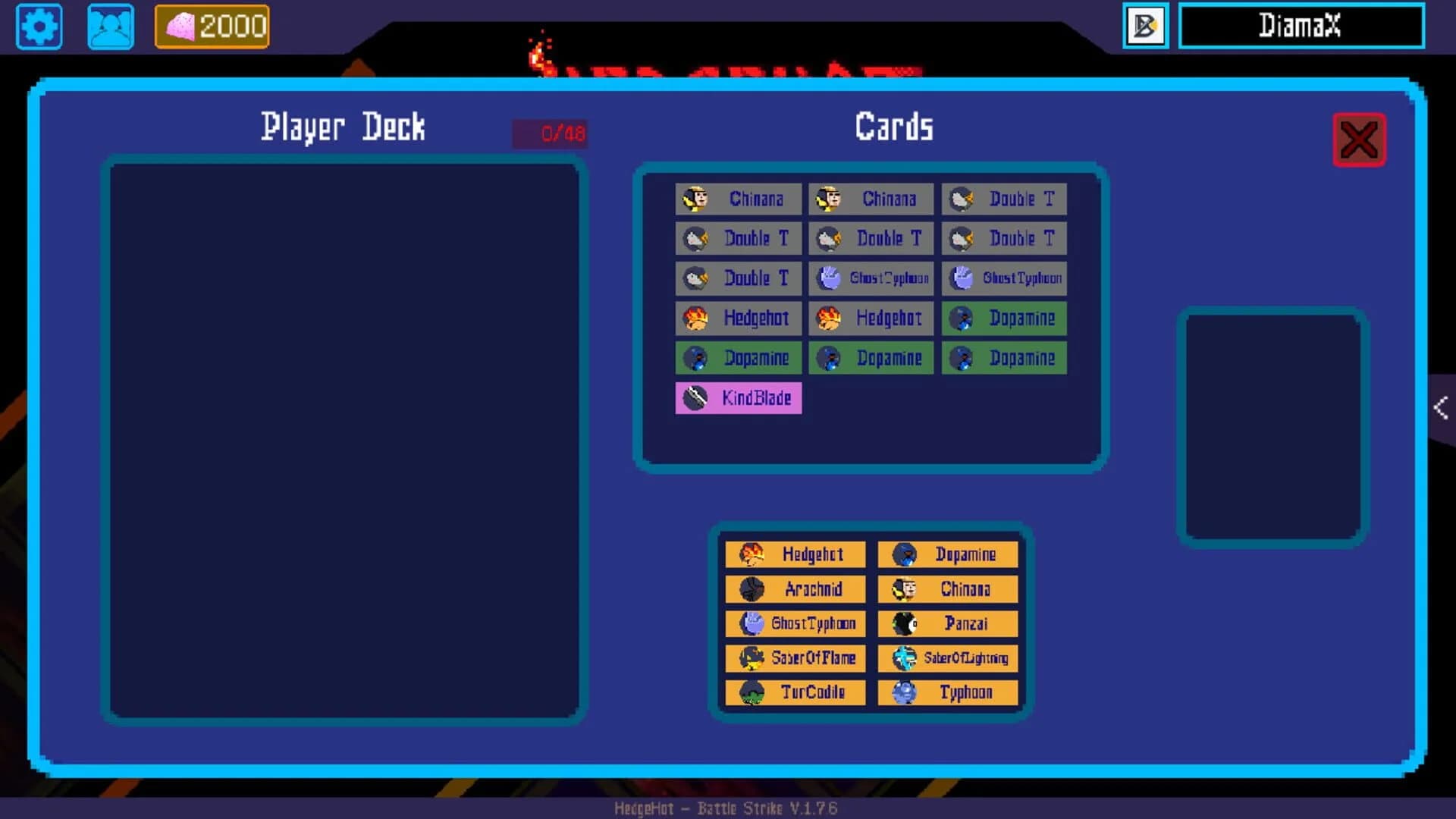Click the 0/48 deck counter
Viewport: 1456px width, 819px height.
[551, 132]
